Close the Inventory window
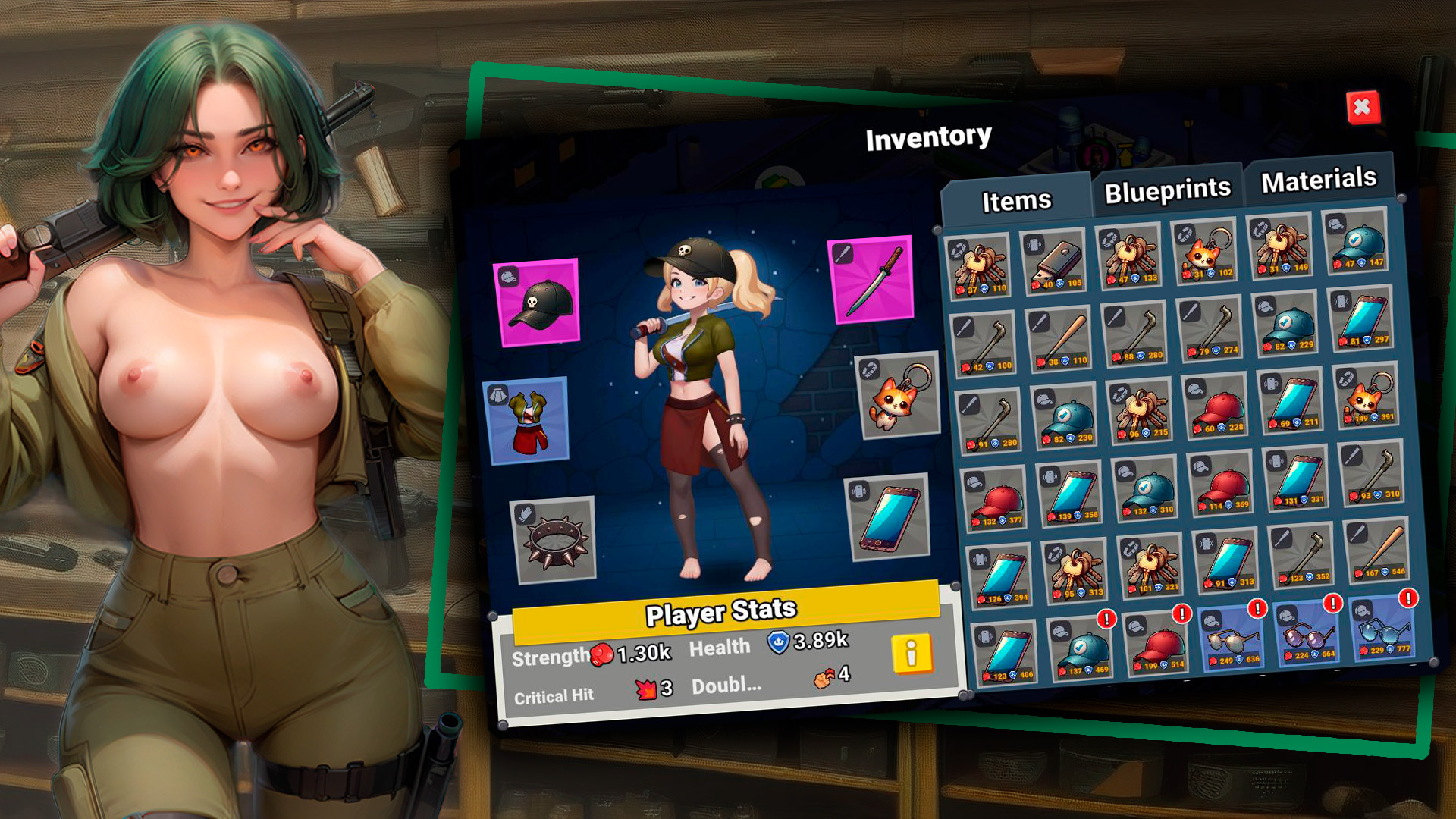Viewport: 1456px width, 819px height. [1362, 108]
